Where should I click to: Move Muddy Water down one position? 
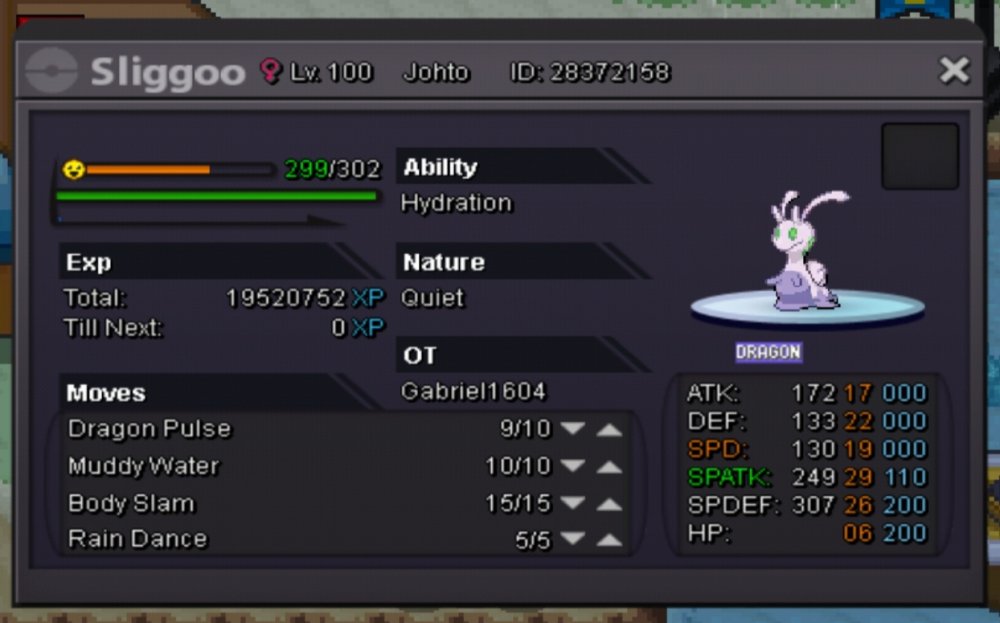coord(572,466)
